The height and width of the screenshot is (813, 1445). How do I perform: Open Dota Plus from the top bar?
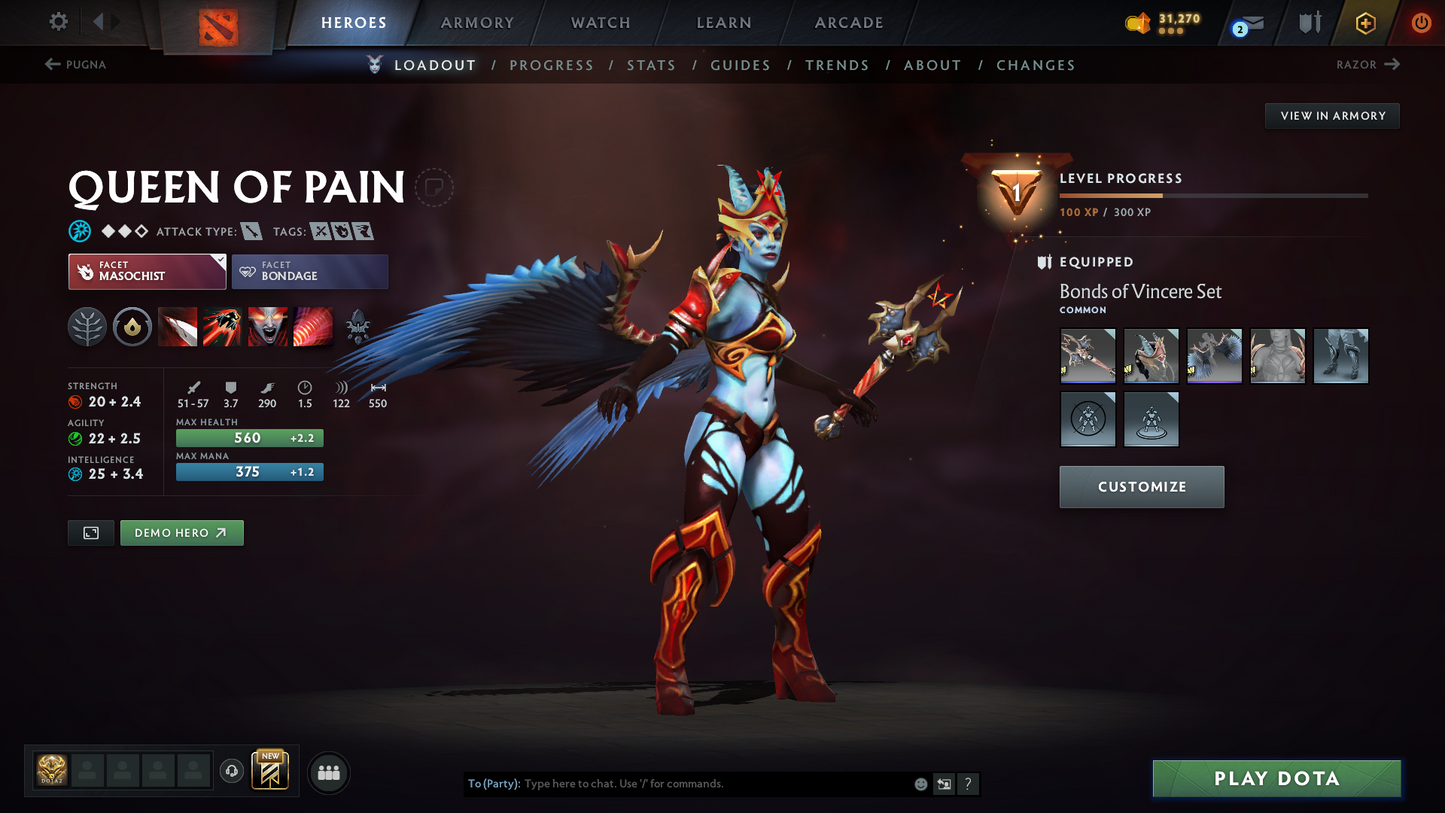pos(1366,22)
